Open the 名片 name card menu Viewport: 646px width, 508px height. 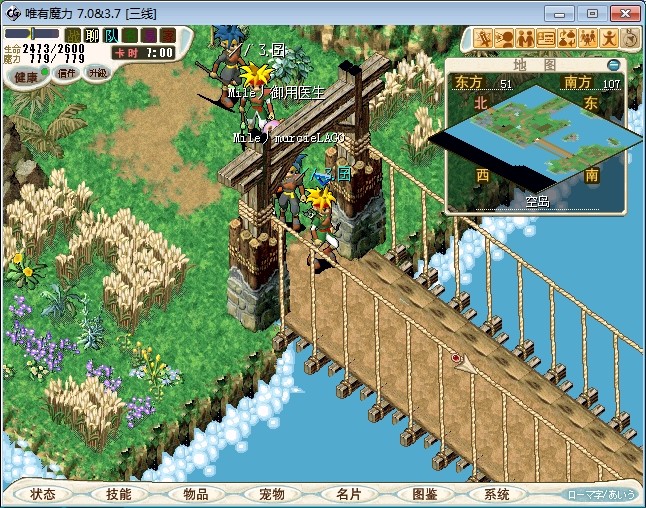347,494
